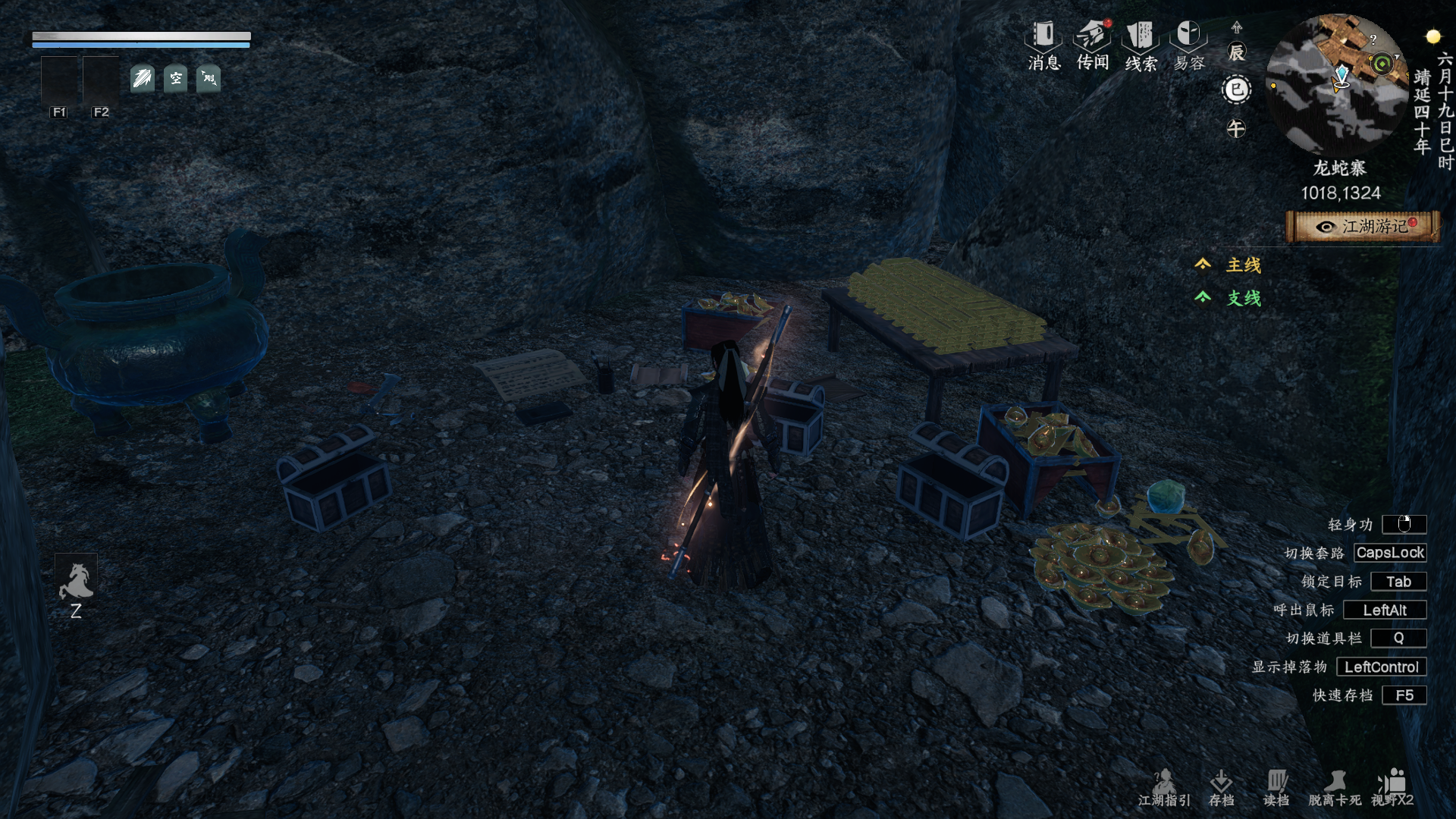Click the 读档 load game button
The width and height of the screenshot is (1456, 819).
point(1276,788)
